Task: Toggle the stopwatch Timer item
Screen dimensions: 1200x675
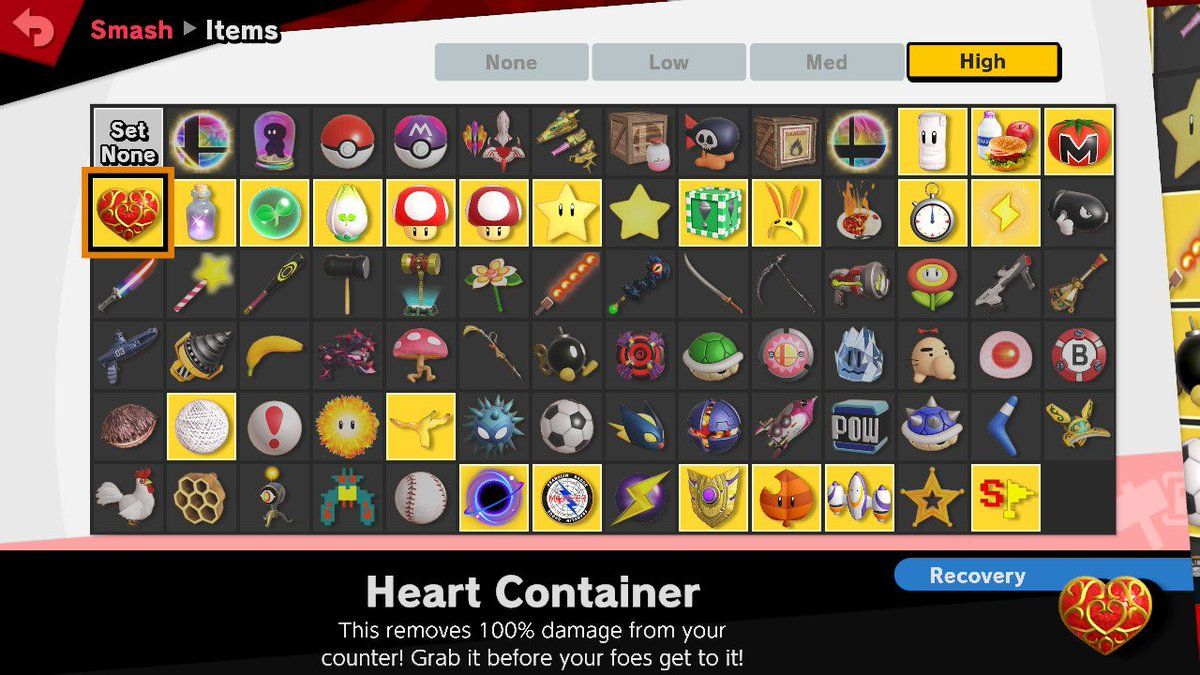Action: (x=932, y=213)
